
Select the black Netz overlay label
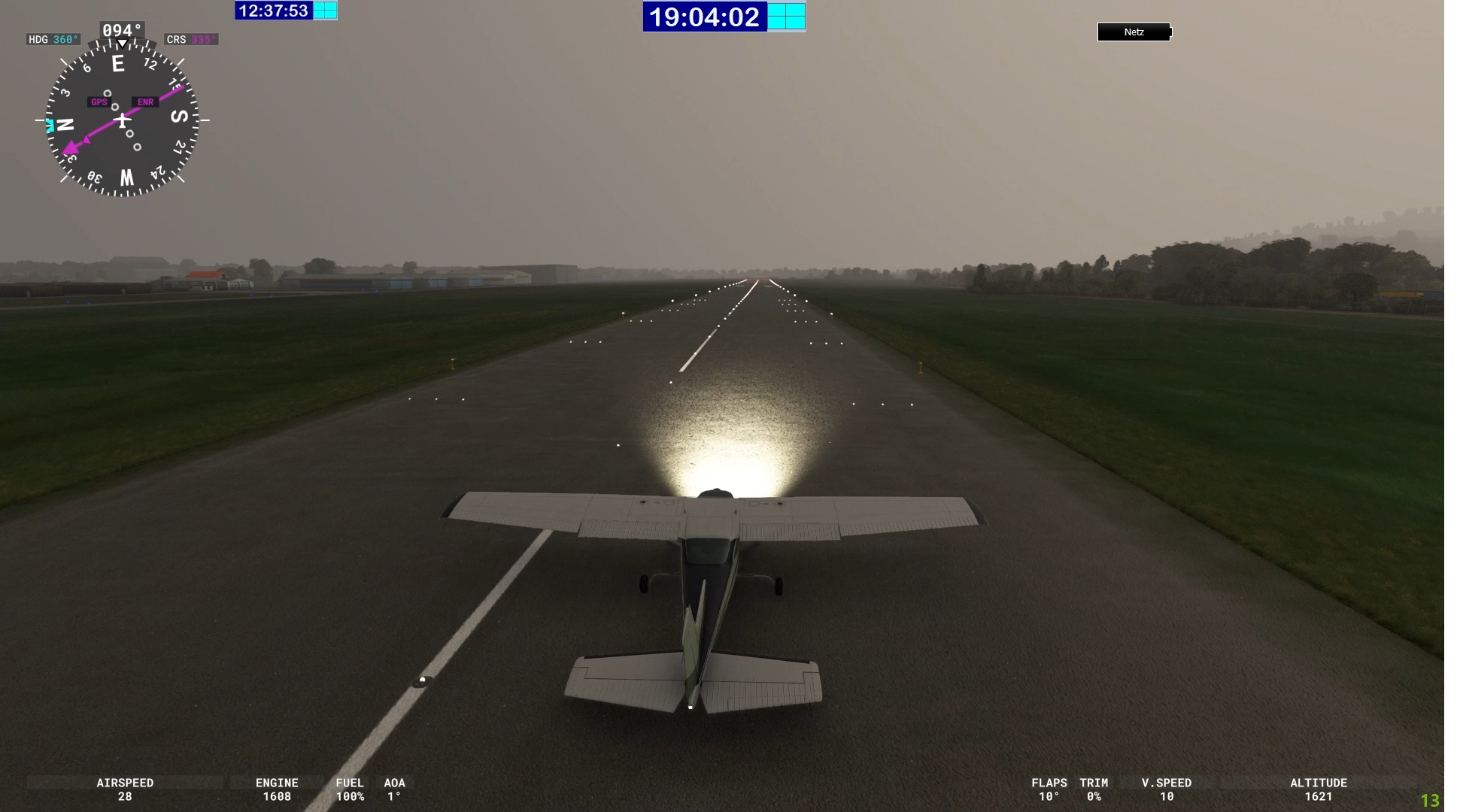1134,32
